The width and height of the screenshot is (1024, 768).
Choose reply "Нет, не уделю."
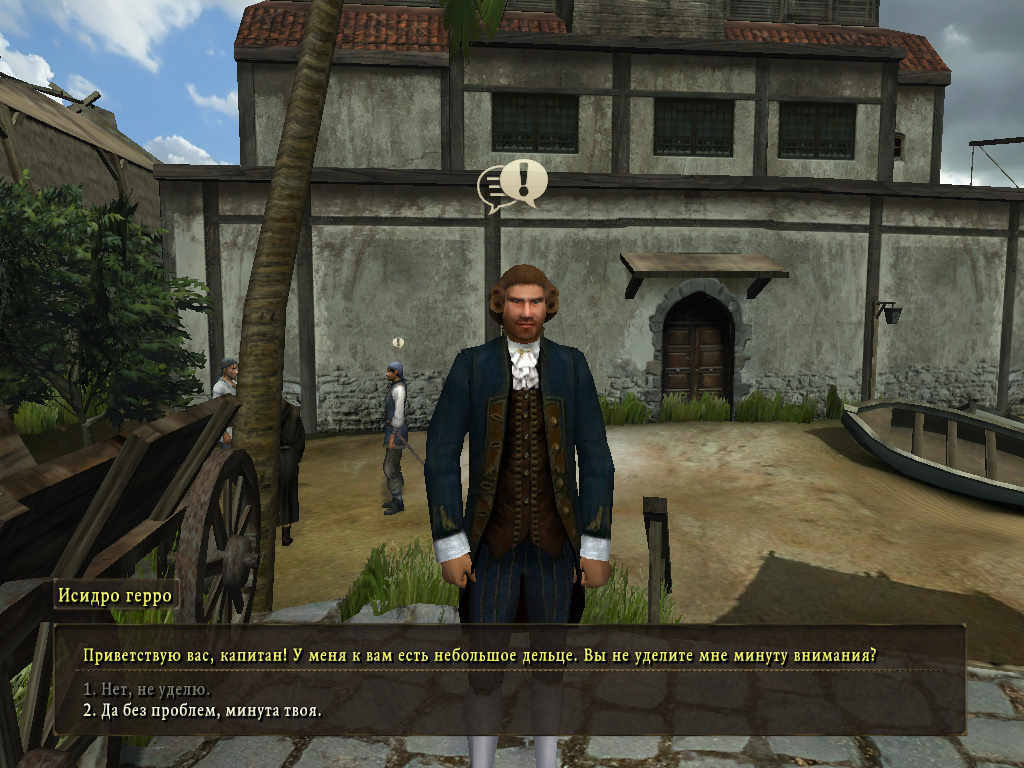147,690
